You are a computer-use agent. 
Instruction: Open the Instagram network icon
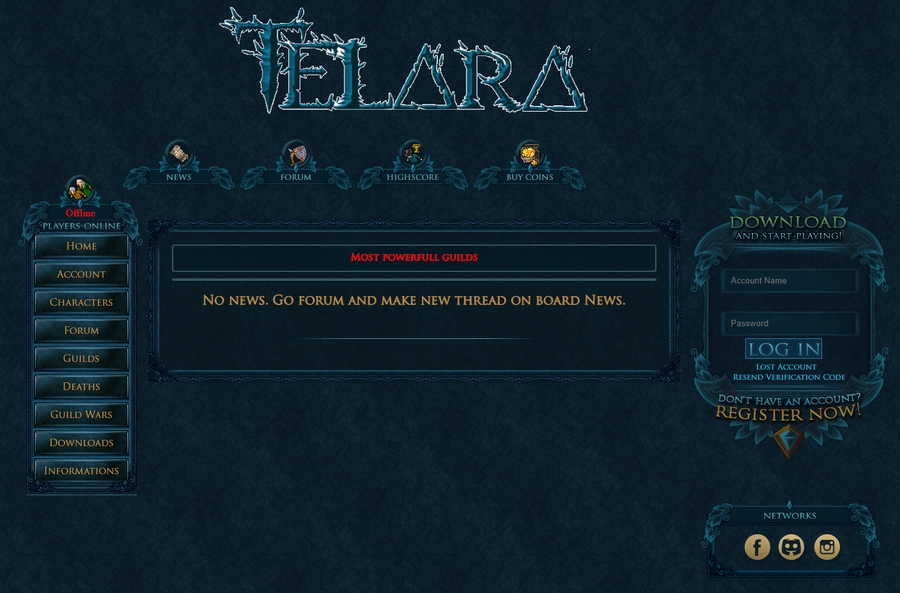pyautogui.click(x=826, y=547)
